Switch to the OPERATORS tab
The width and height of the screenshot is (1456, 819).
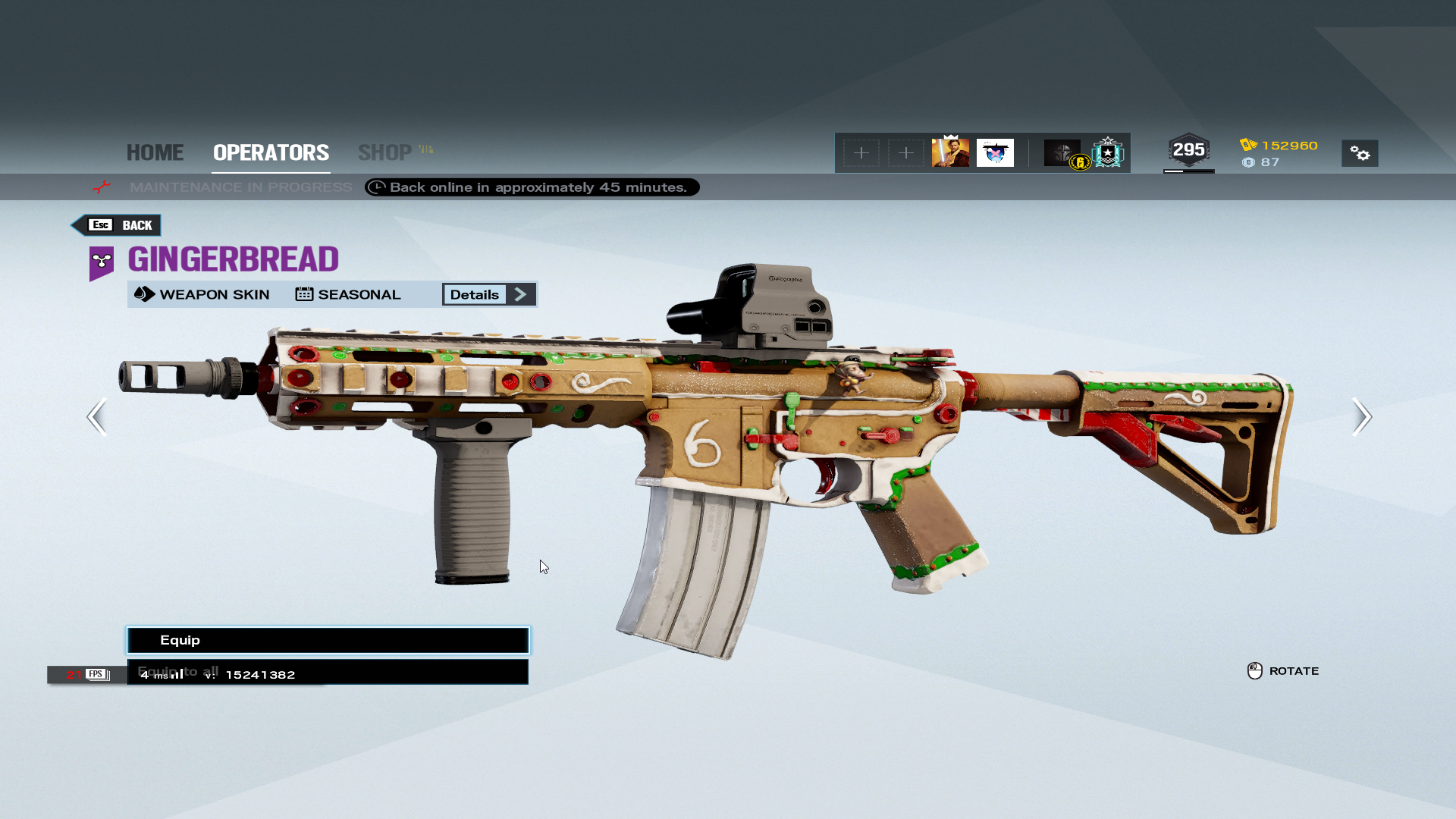pyautogui.click(x=271, y=152)
